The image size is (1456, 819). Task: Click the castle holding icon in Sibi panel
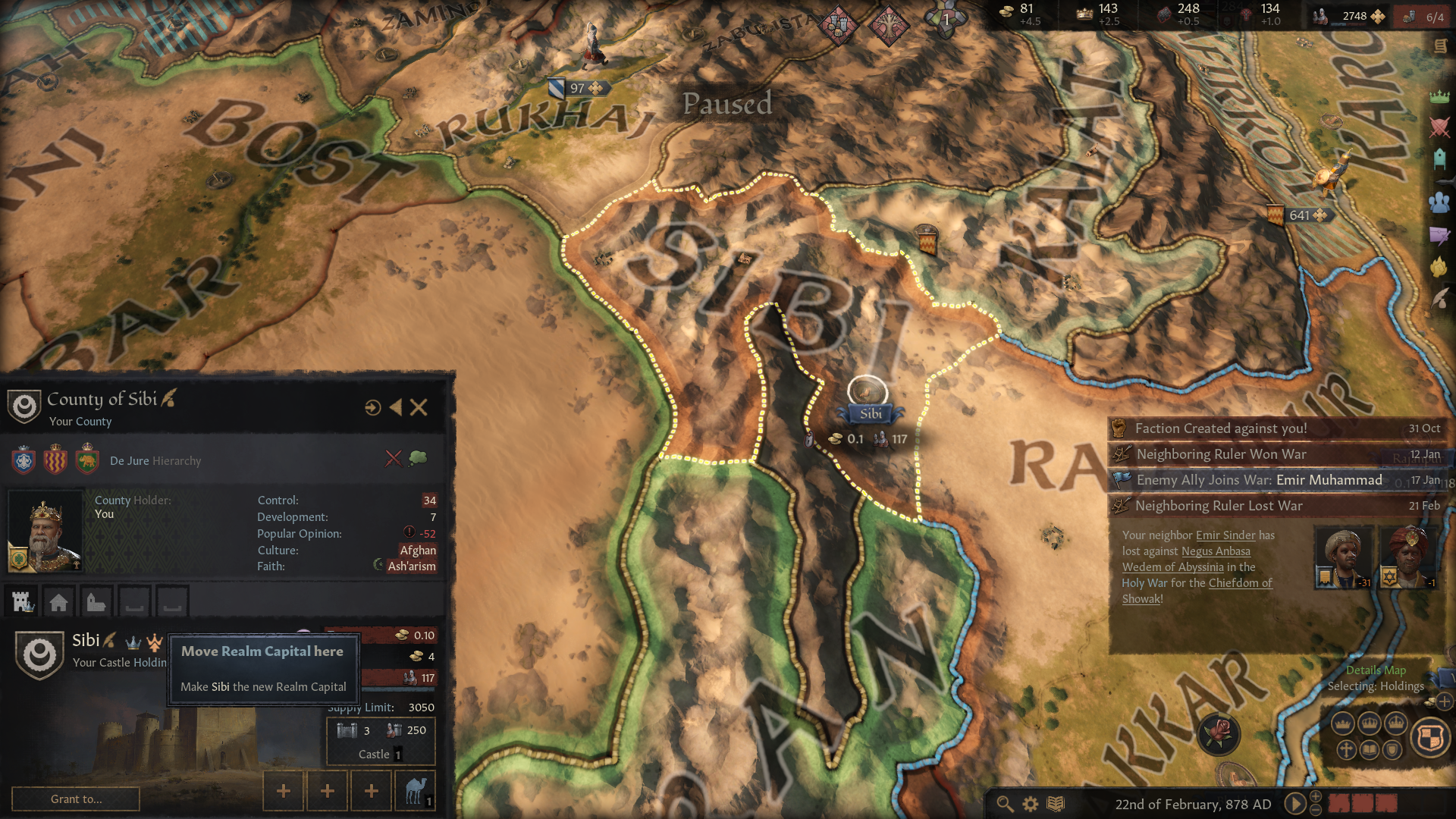(x=21, y=601)
